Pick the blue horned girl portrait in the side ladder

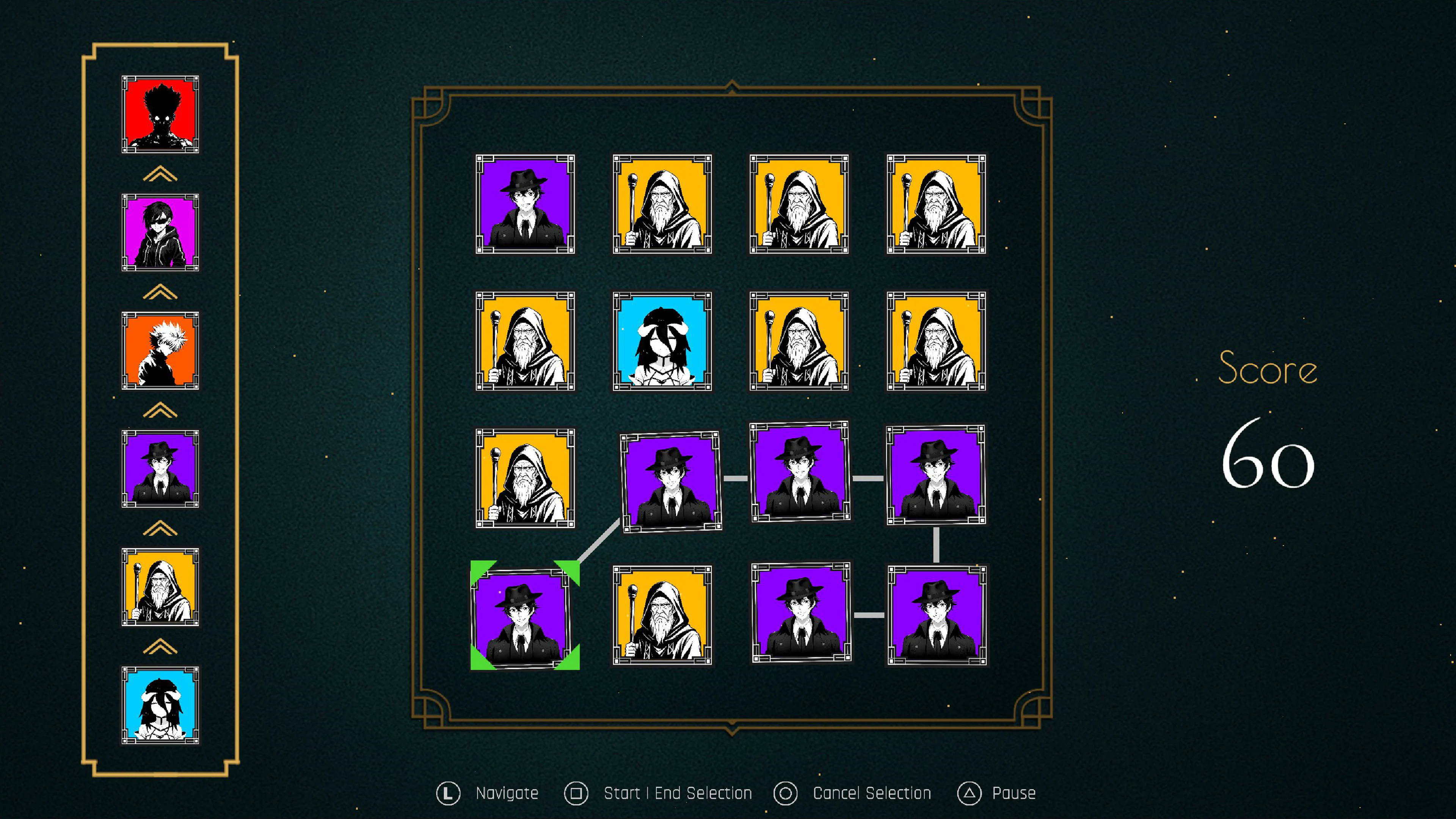160,705
